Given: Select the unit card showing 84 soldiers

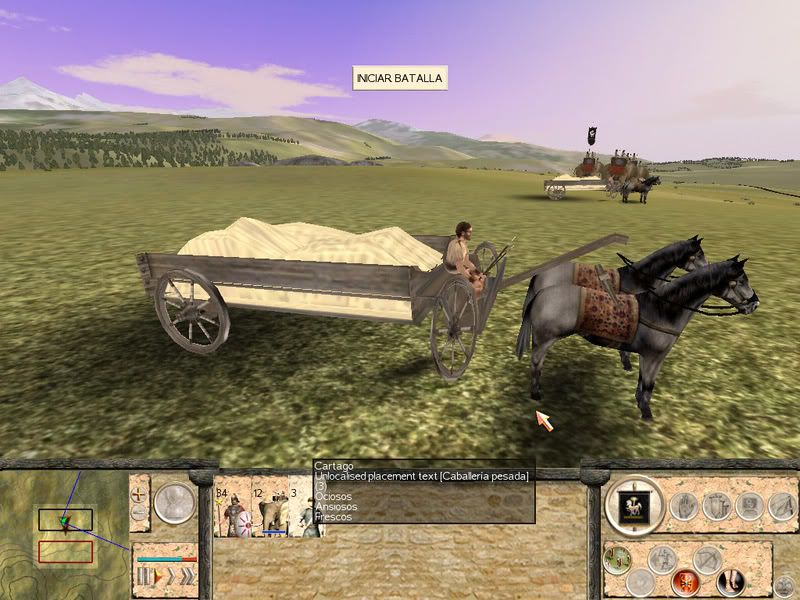Looking at the screenshot, I should (x=232, y=511).
